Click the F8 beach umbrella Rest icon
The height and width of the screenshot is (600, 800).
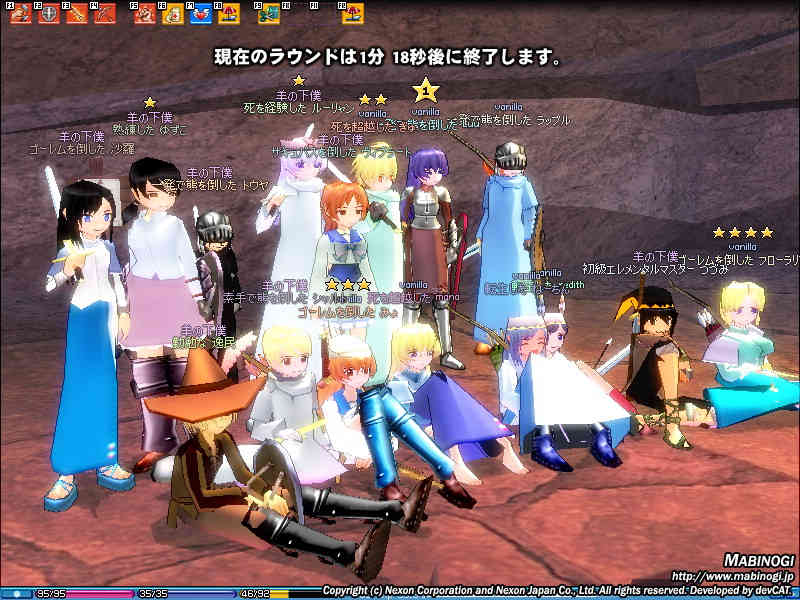click(x=227, y=14)
